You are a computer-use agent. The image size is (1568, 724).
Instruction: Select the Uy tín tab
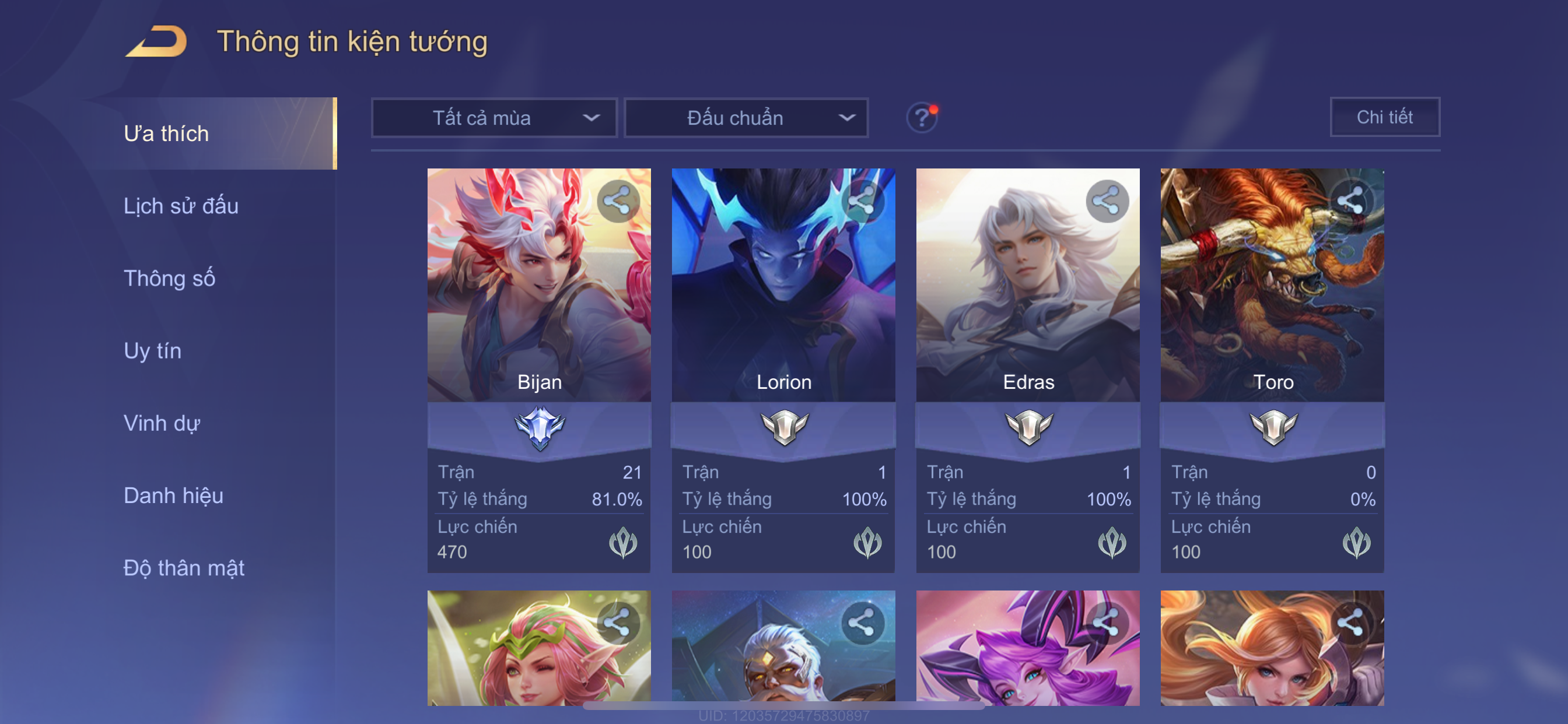(152, 351)
